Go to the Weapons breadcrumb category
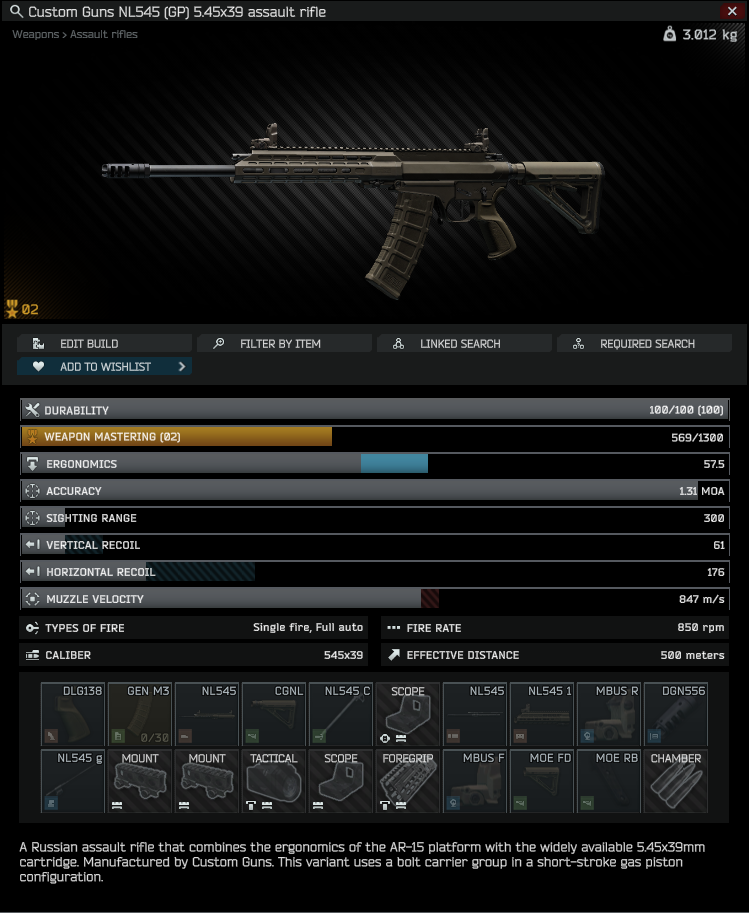Screen dimensions: 749x913 (x=35, y=34)
